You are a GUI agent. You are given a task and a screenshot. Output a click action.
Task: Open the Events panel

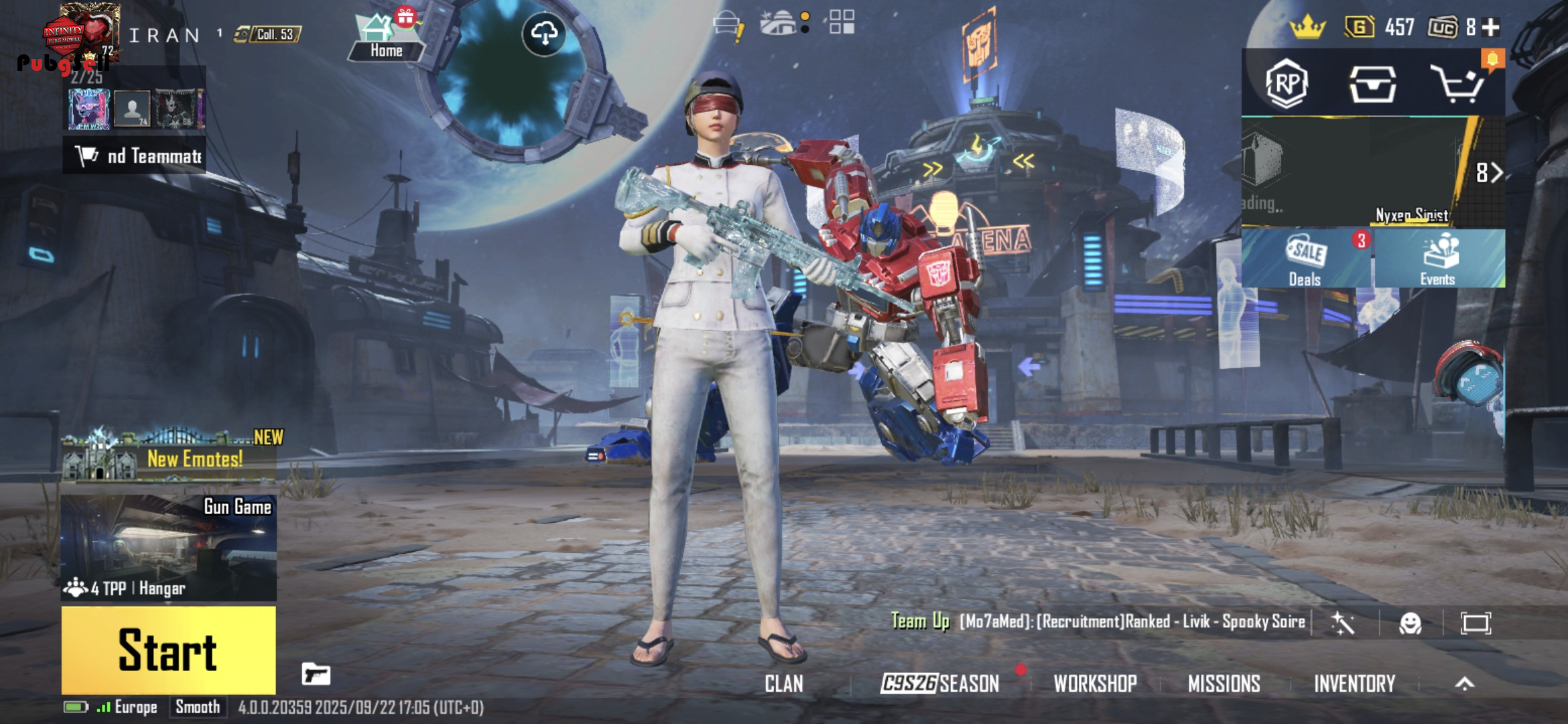[x=1437, y=259]
